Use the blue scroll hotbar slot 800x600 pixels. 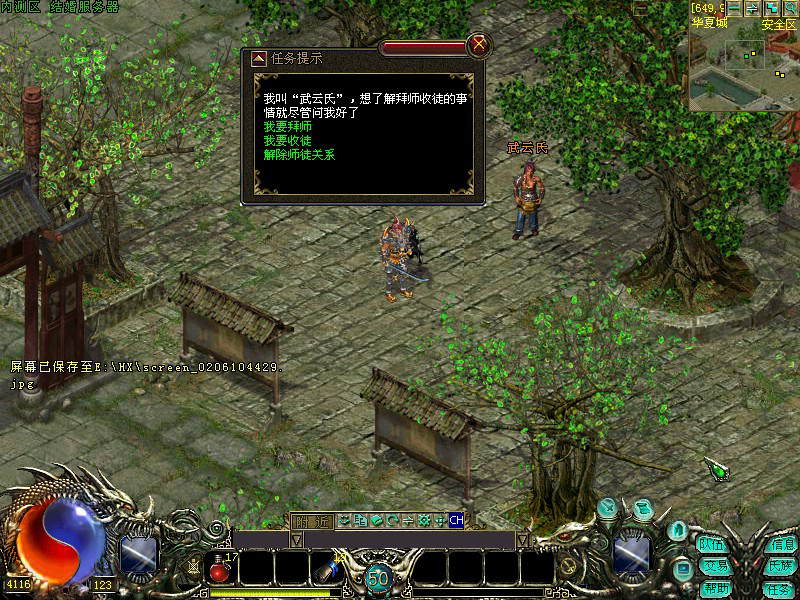click(x=327, y=570)
